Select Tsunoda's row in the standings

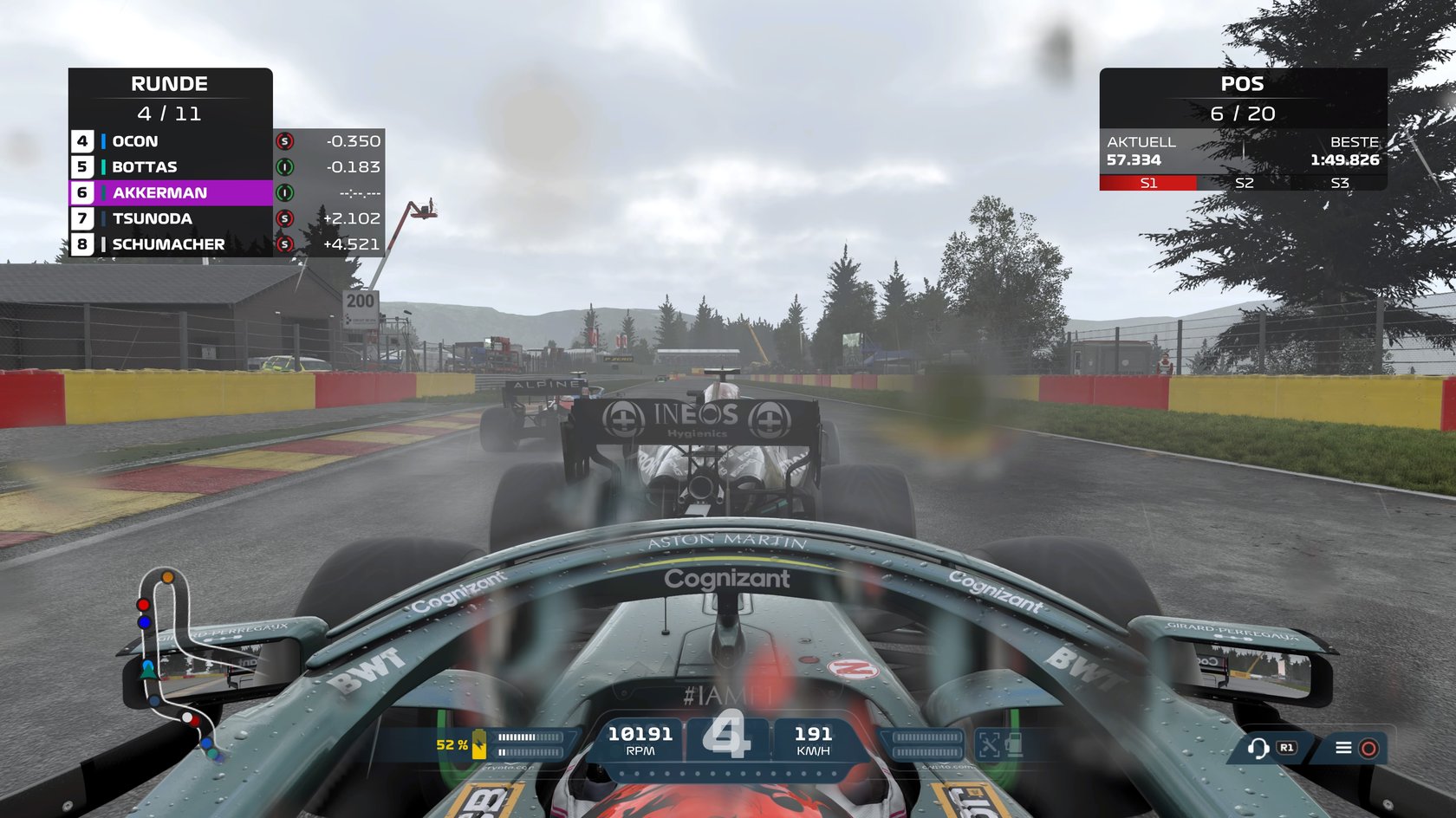[x=170, y=218]
